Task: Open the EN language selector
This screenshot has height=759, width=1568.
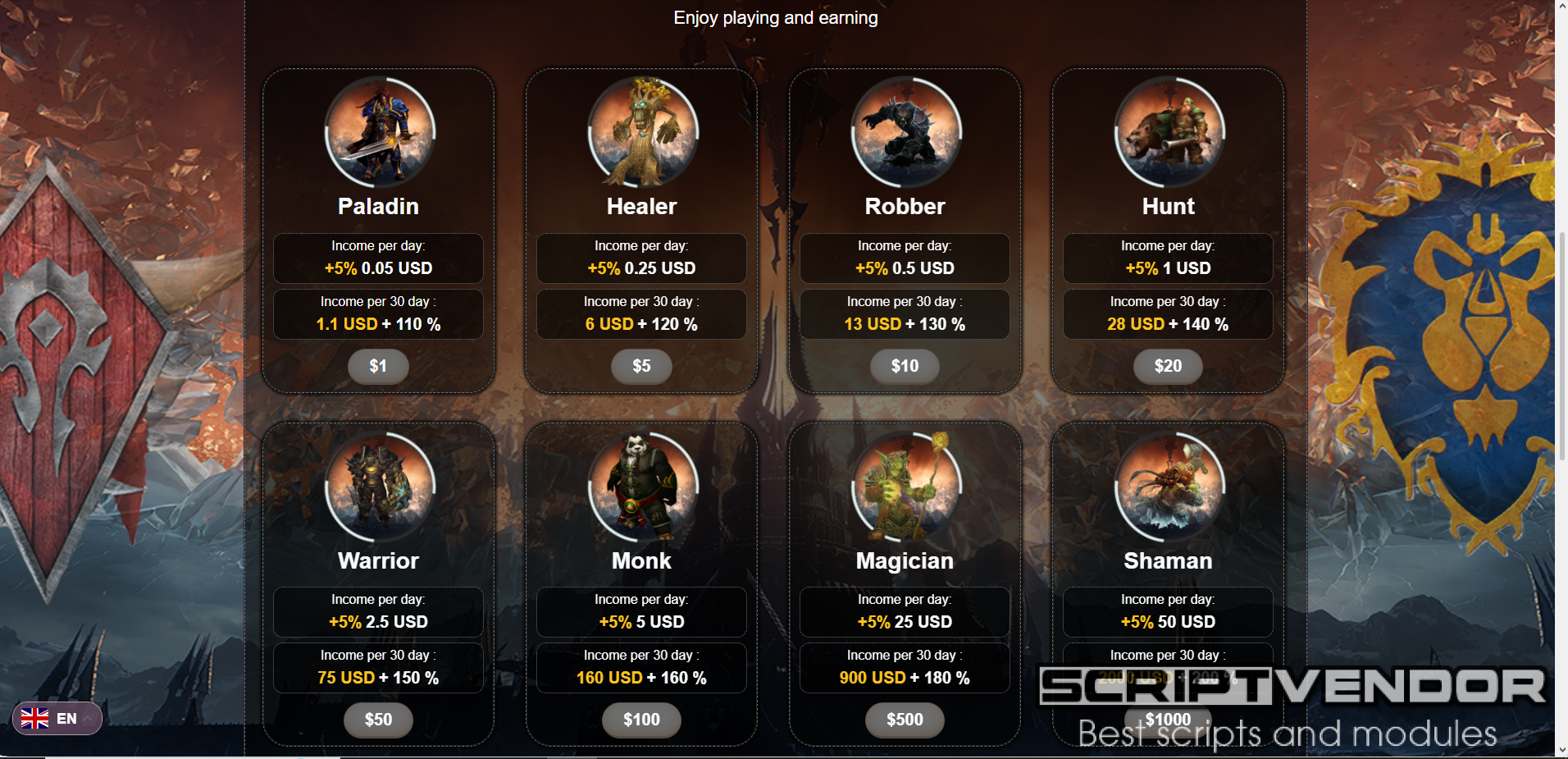Action: click(x=57, y=719)
